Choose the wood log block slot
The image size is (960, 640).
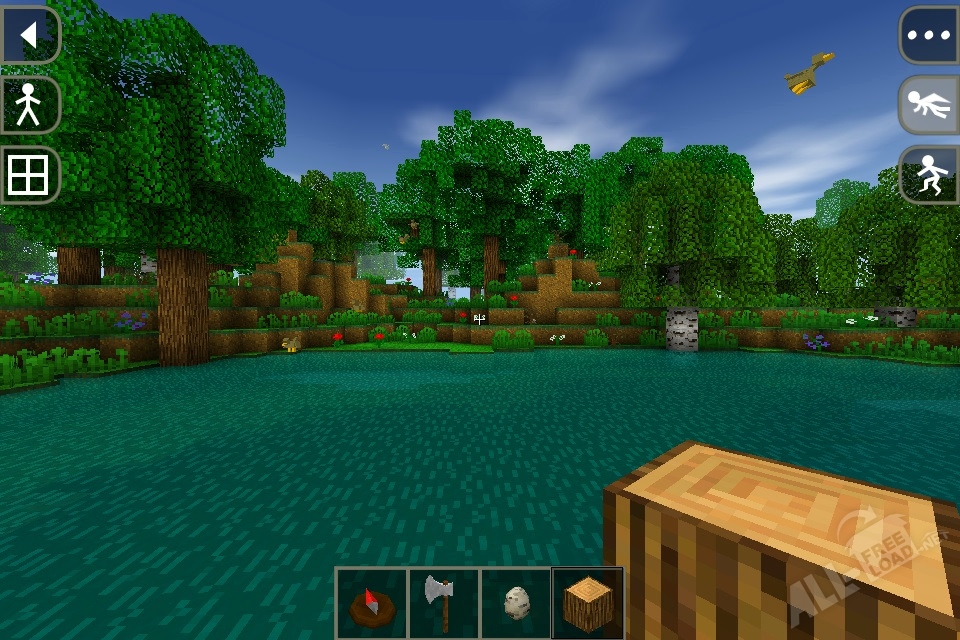pyautogui.click(x=587, y=603)
